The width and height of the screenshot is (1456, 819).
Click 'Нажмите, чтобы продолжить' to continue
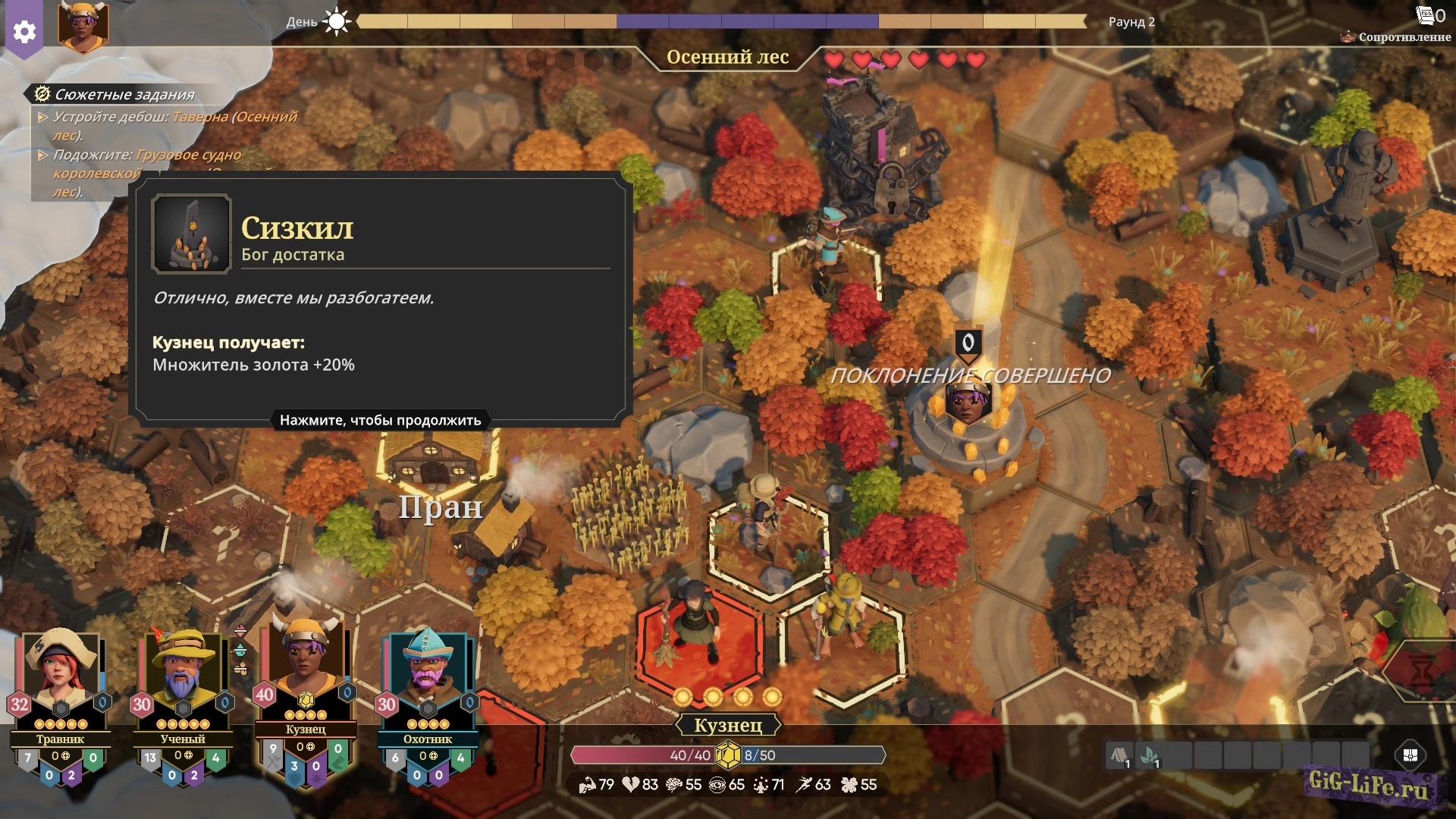point(380,420)
